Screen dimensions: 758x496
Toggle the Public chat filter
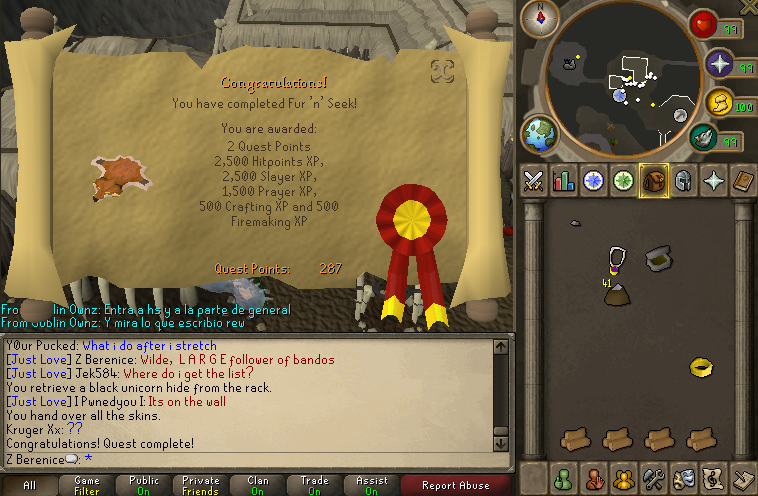tap(144, 485)
